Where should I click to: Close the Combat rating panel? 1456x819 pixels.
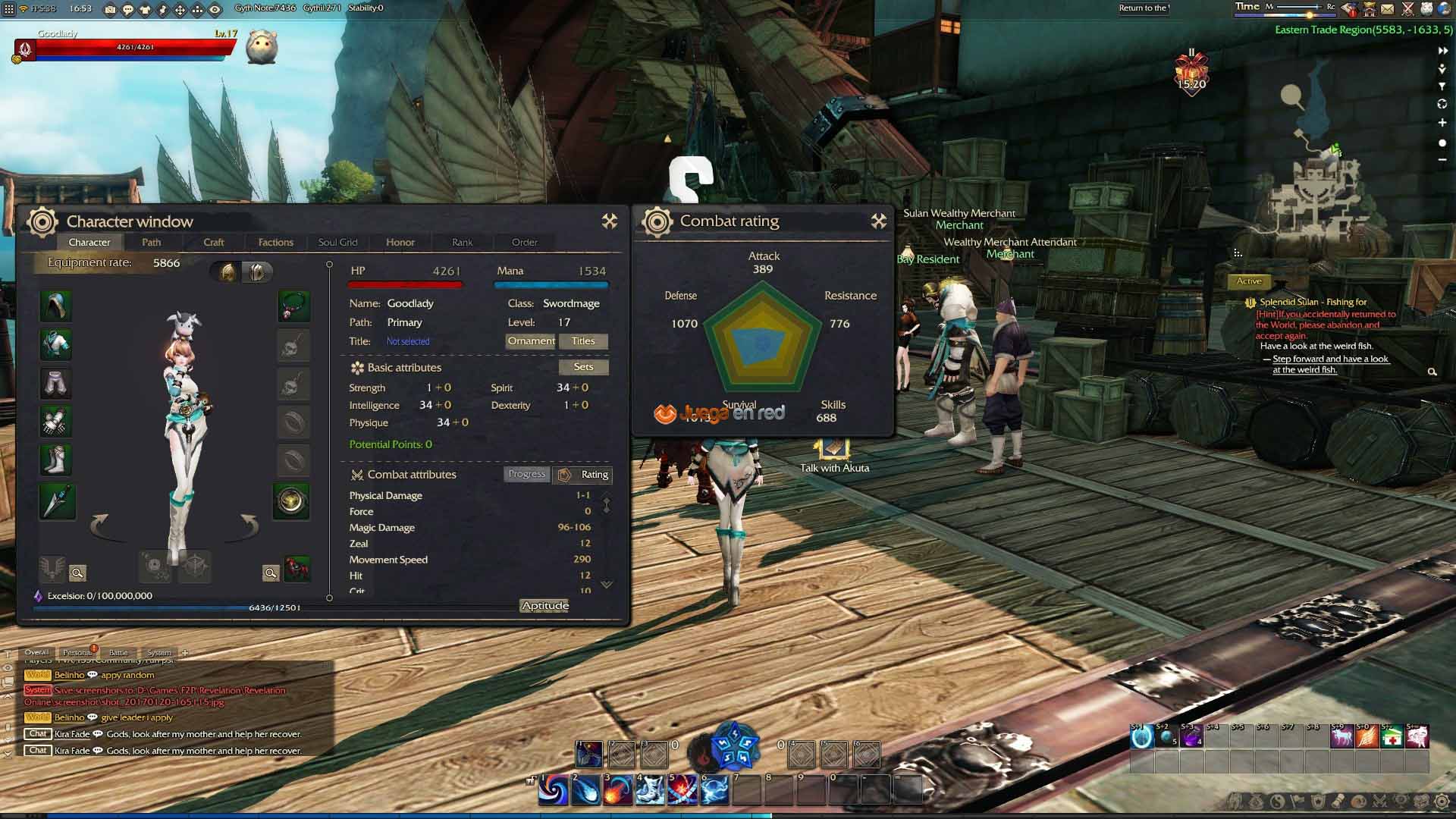point(879,221)
